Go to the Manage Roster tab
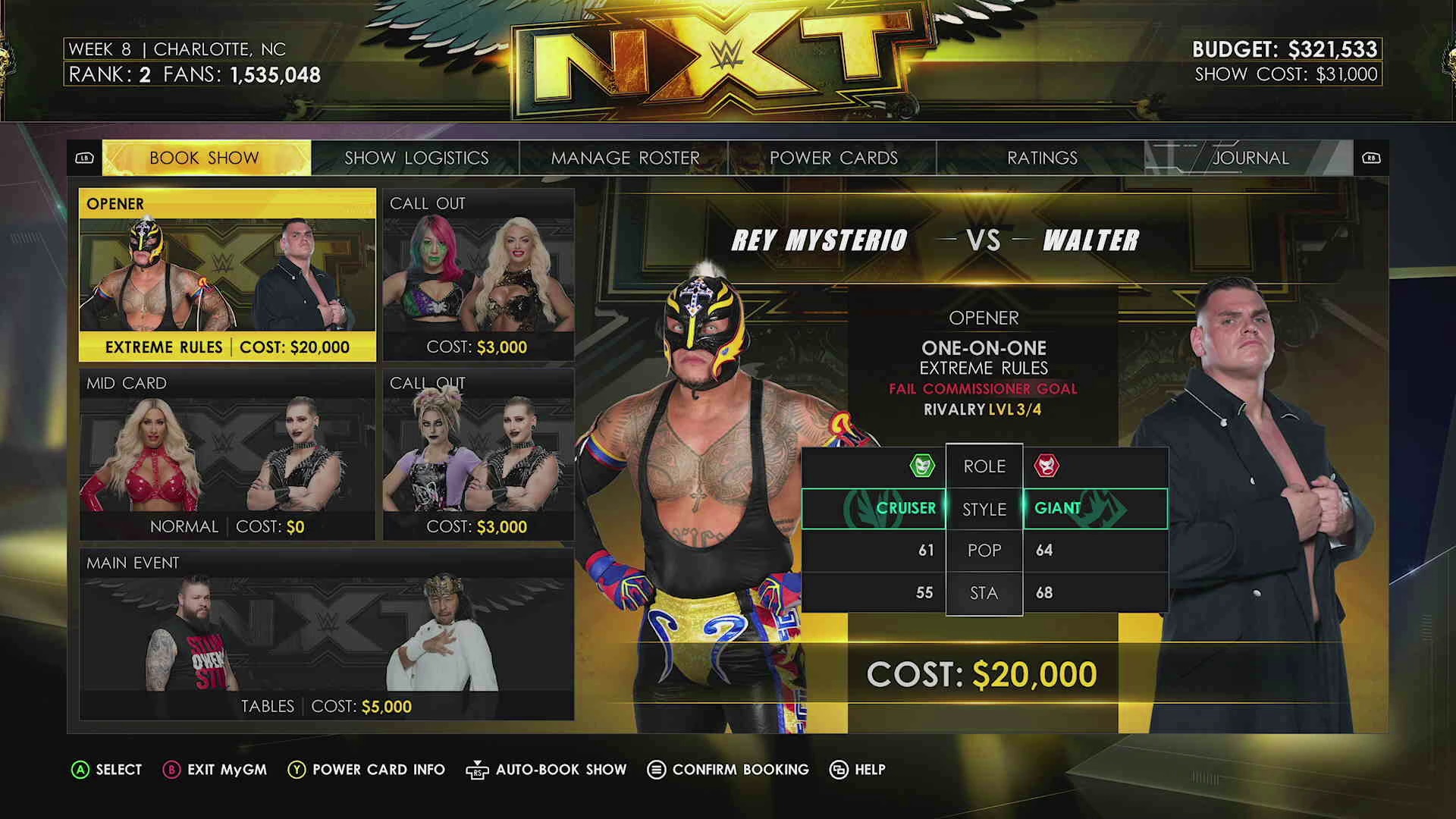This screenshot has width=1456, height=819. 625,158
